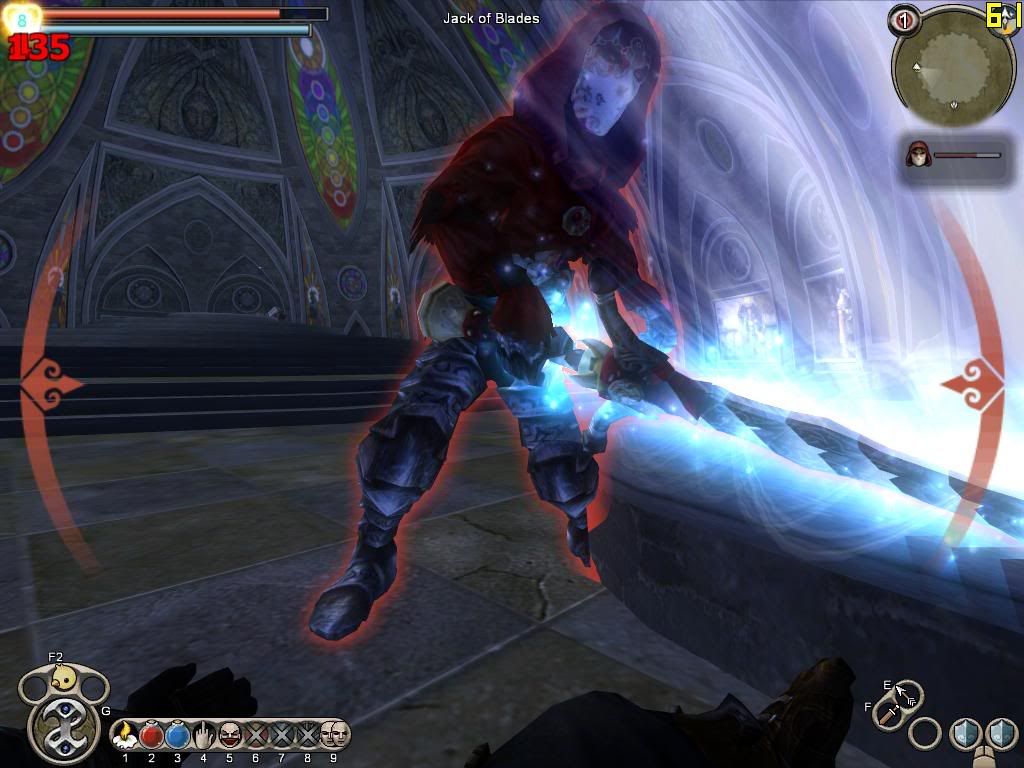1024x768 pixels.
Task: Click the right-hand blue shield spell icon
Action: tap(1001, 733)
